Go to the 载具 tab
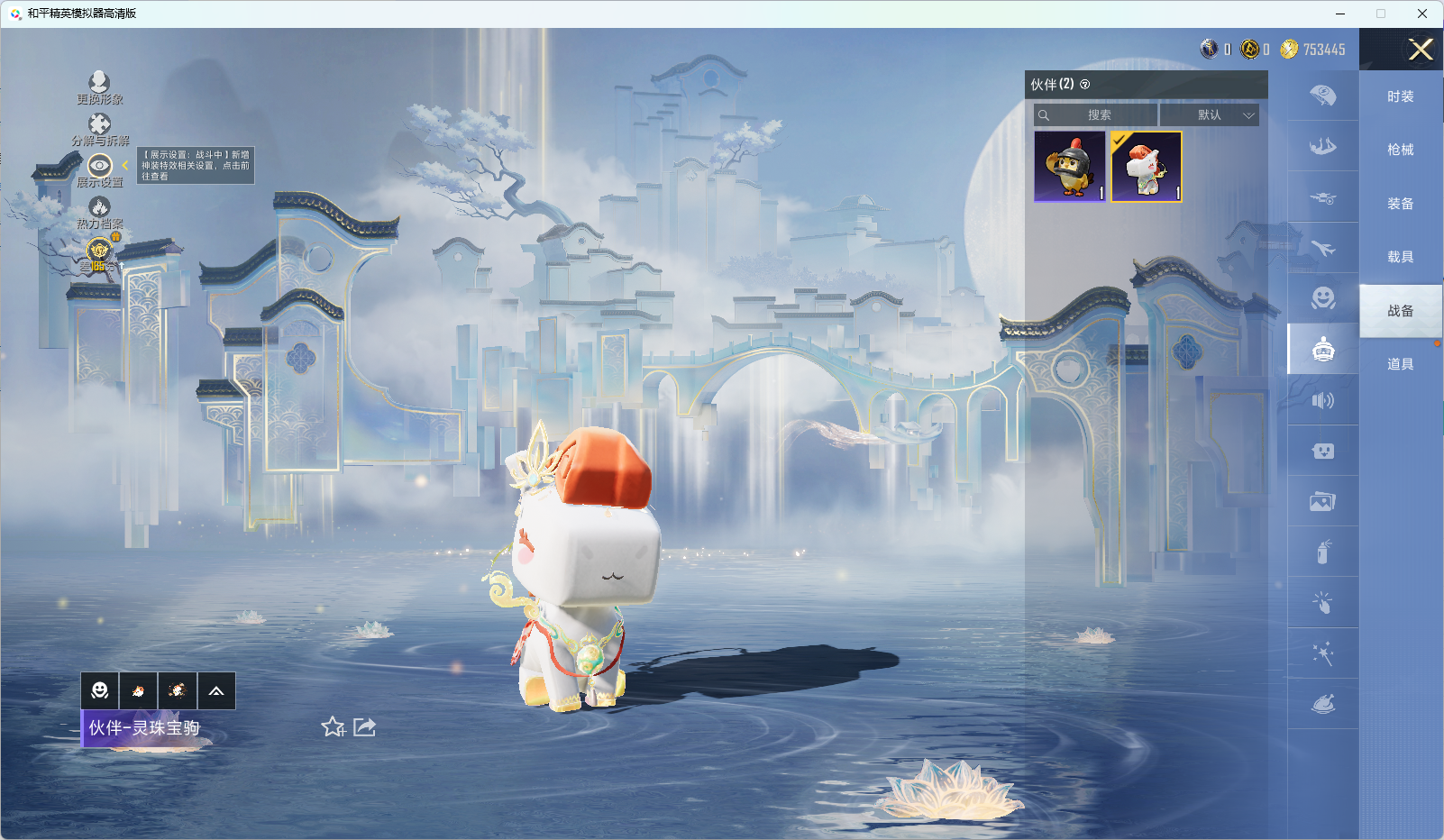The height and width of the screenshot is (840, 1444). pyautogui.click(x=1400, y=257)
